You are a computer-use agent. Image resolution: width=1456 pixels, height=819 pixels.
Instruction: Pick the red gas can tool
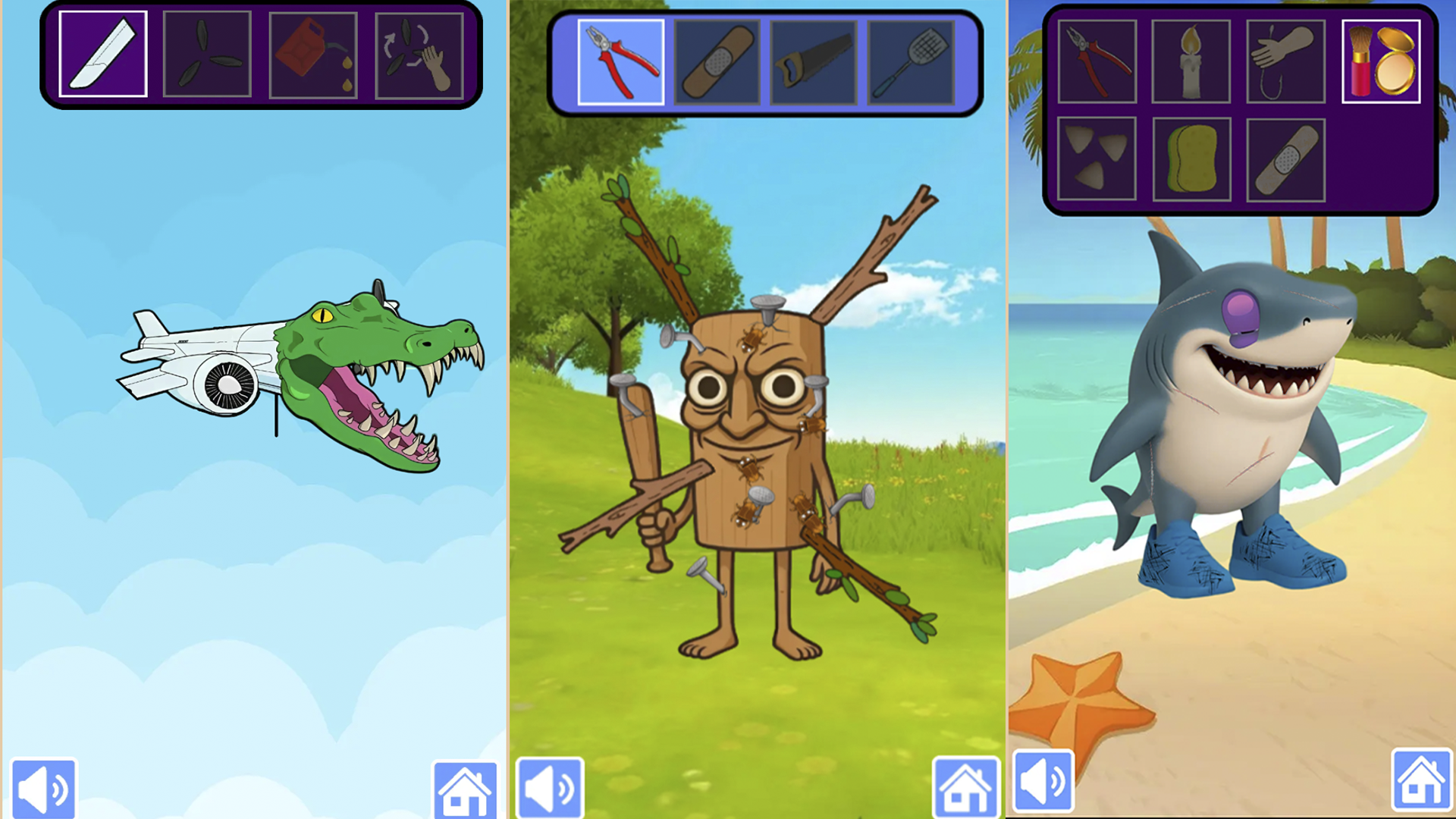(313, 55)
